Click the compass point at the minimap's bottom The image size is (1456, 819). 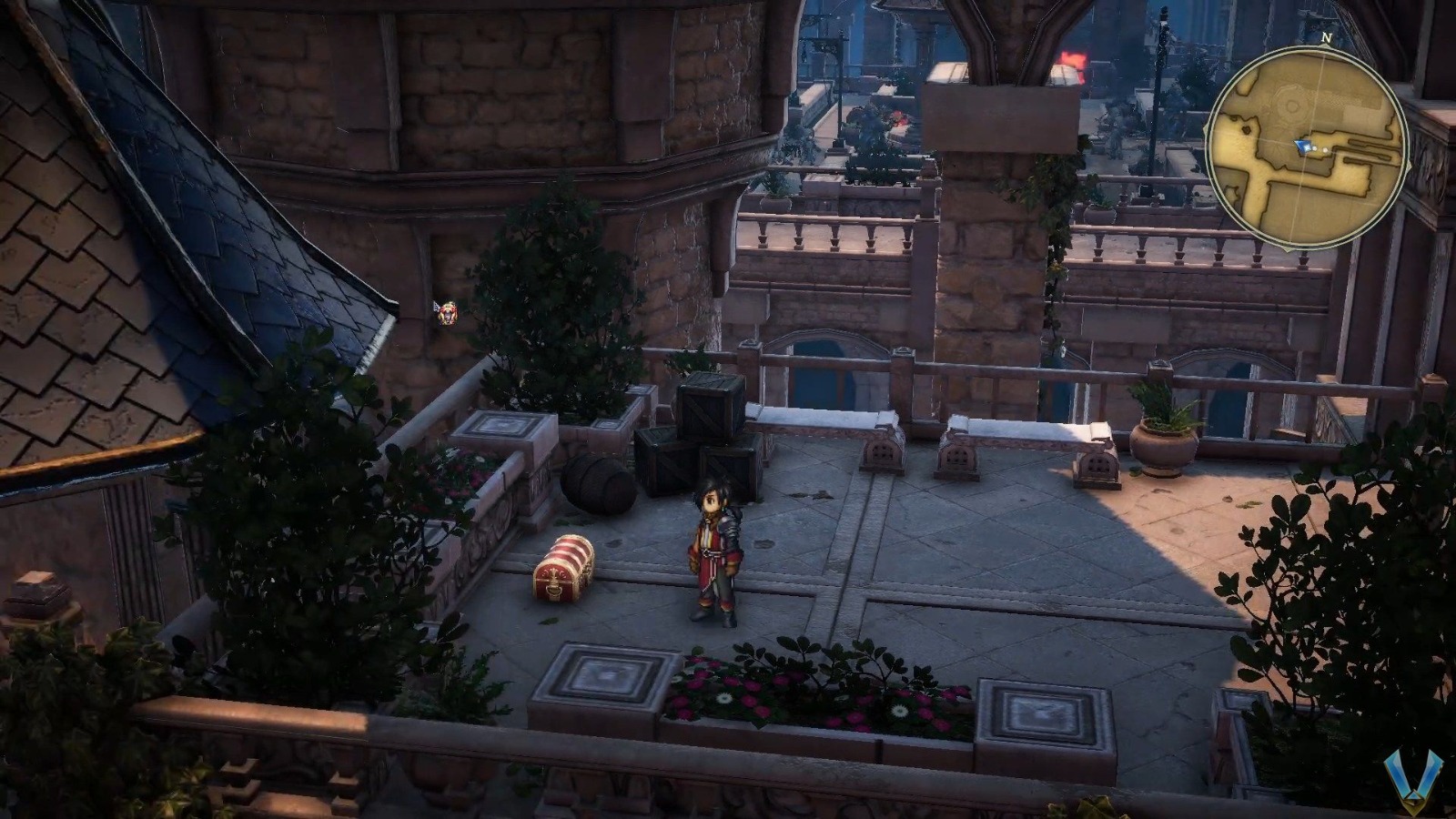click(x=1289, y=248)
